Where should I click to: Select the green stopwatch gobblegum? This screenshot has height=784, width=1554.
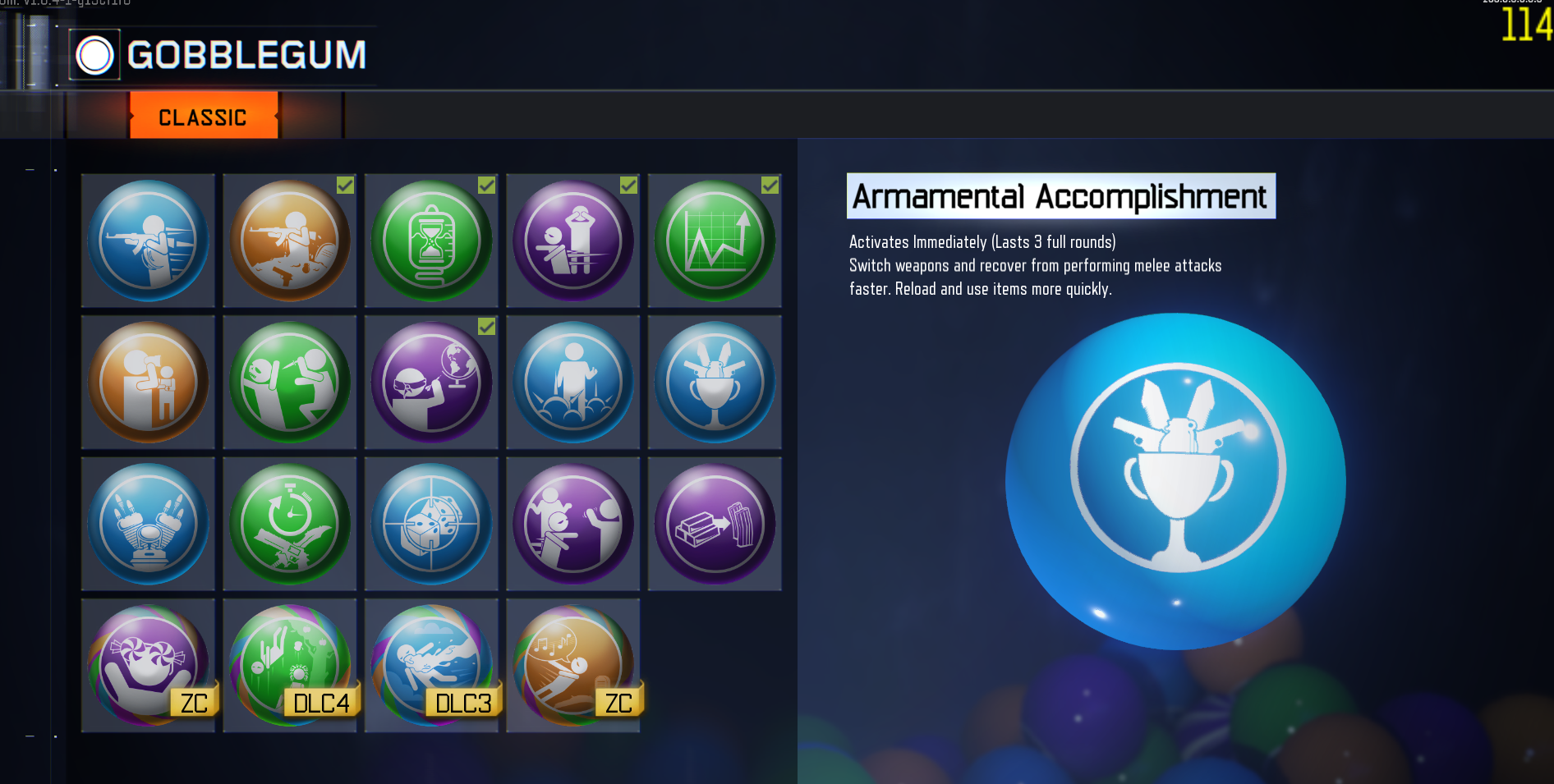(x=289, y=524)
